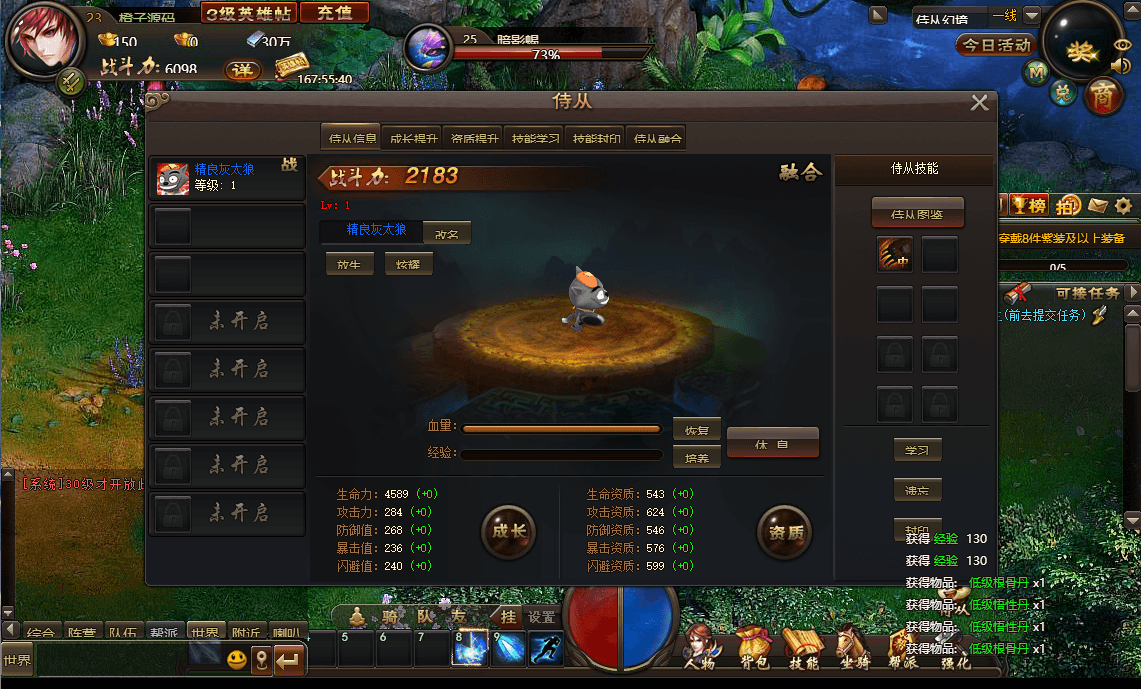
Task: Click the 学习 learn skill button
Action: (x=917, y=450)
